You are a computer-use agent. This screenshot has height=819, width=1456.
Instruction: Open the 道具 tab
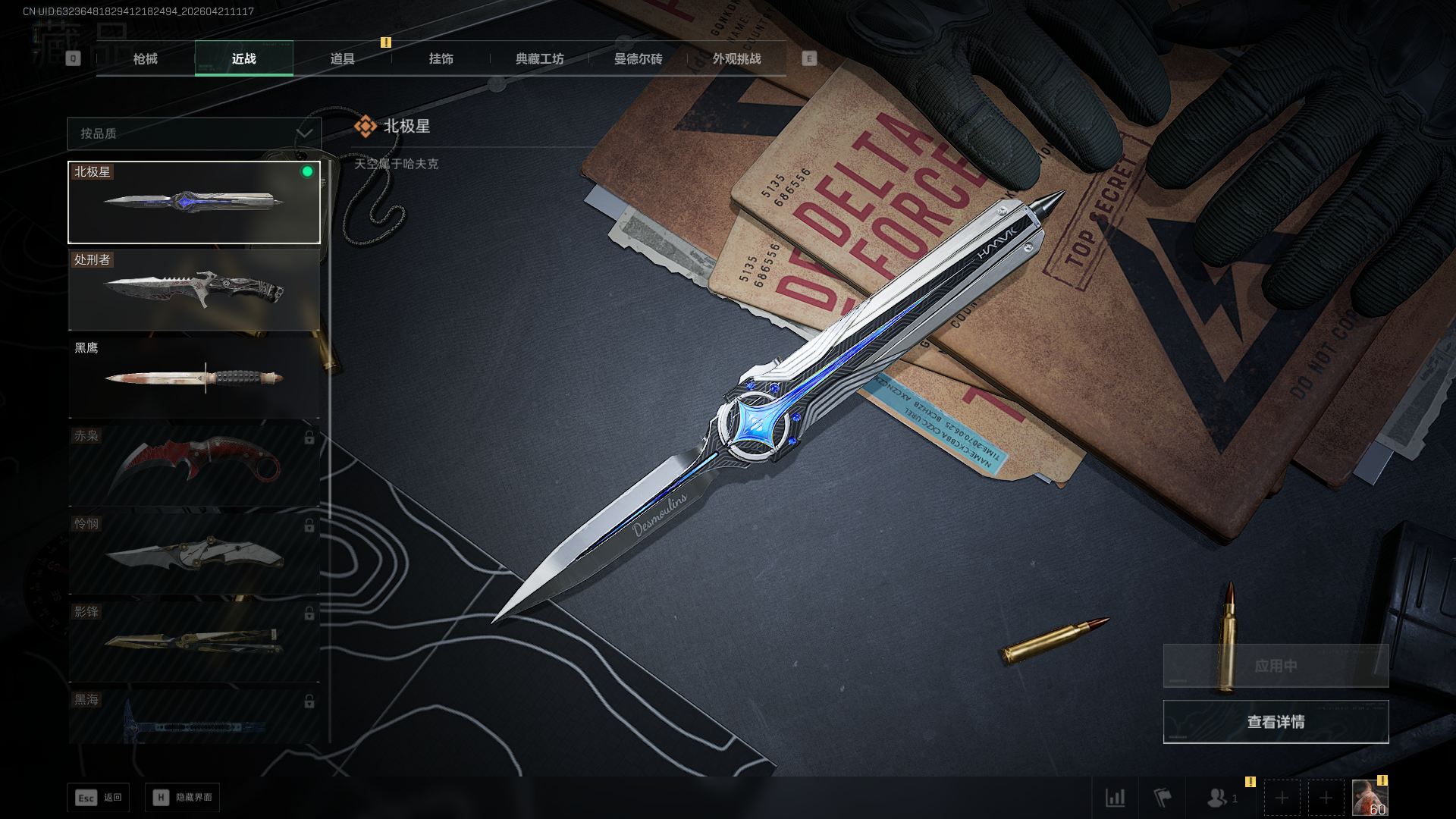coord(342,58)
